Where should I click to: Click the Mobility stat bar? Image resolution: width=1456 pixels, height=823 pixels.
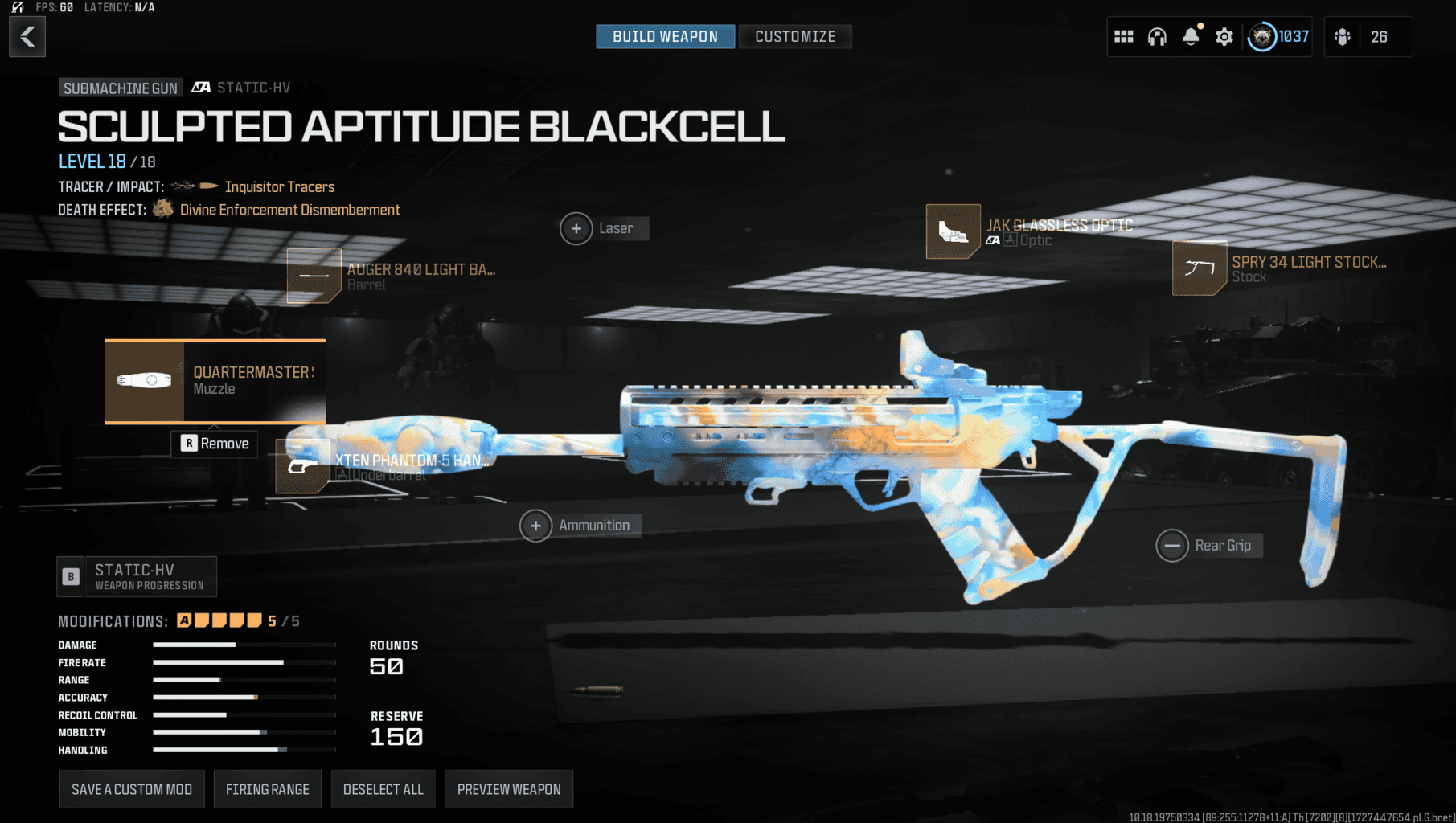coord(244,731)
